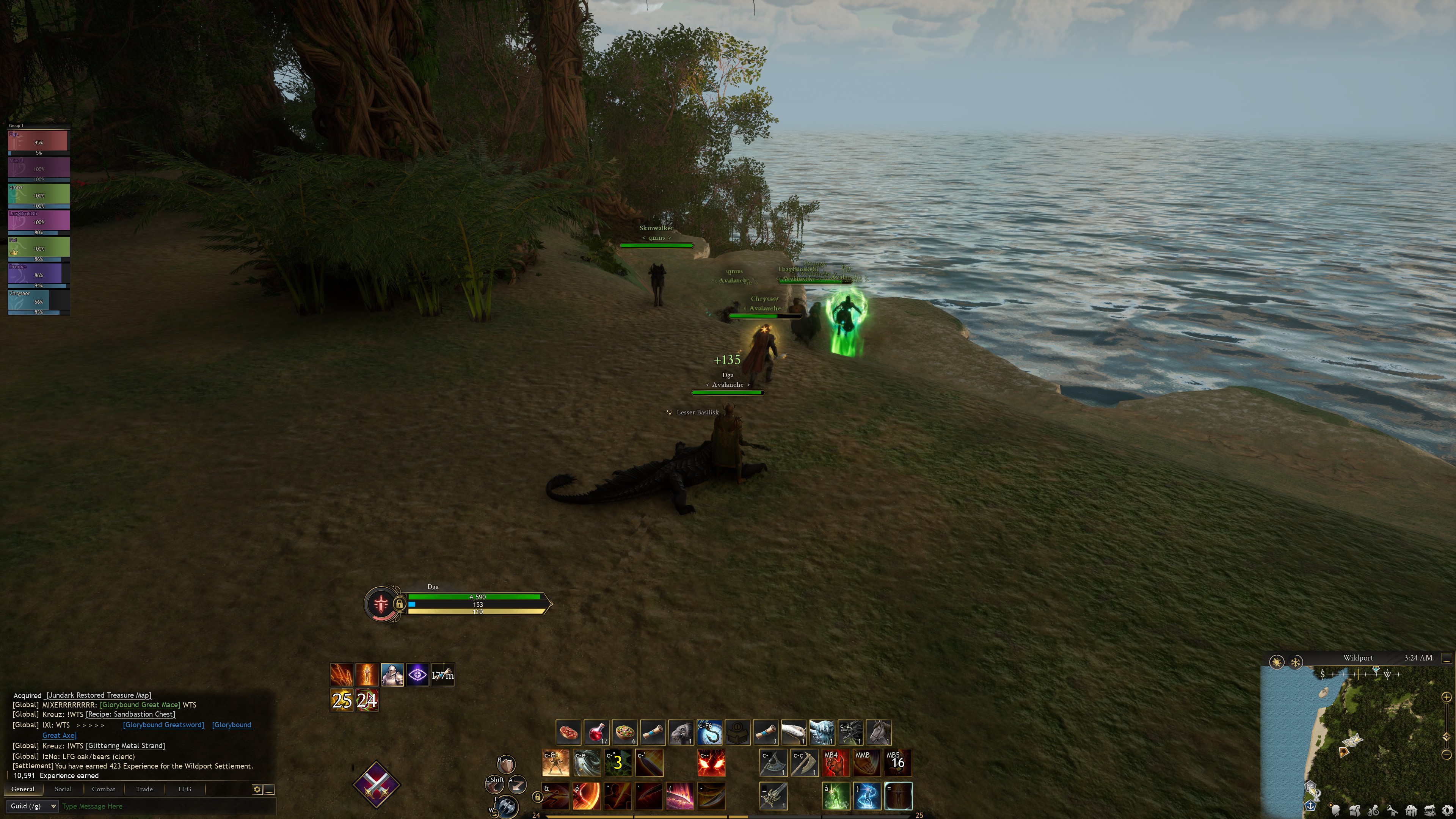1456x819 pixels.
Task: View the Jundark Restored Treasure Map link
Action: pyautogui.click(x=99, y=695)
